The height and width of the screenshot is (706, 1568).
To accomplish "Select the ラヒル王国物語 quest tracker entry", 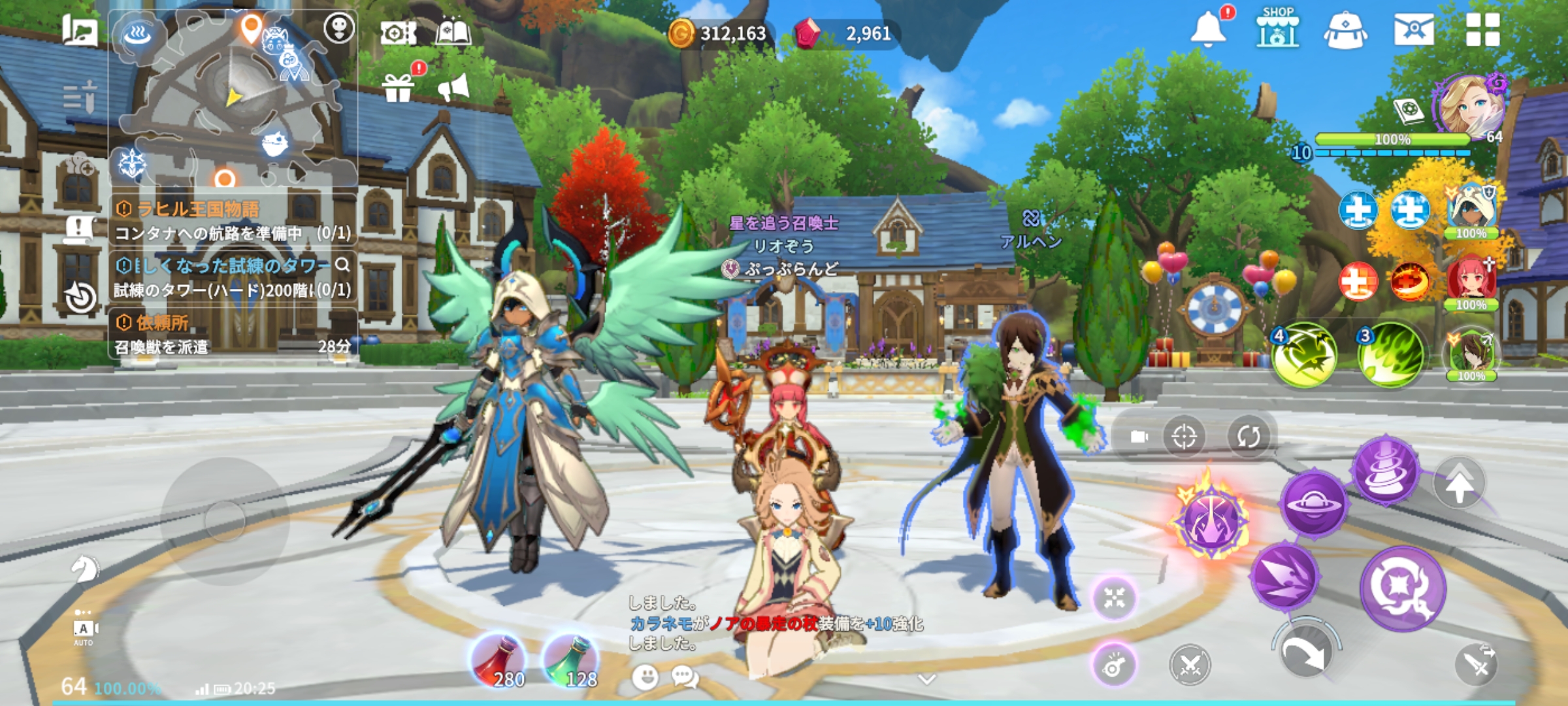I will click(x=233, y=220).
